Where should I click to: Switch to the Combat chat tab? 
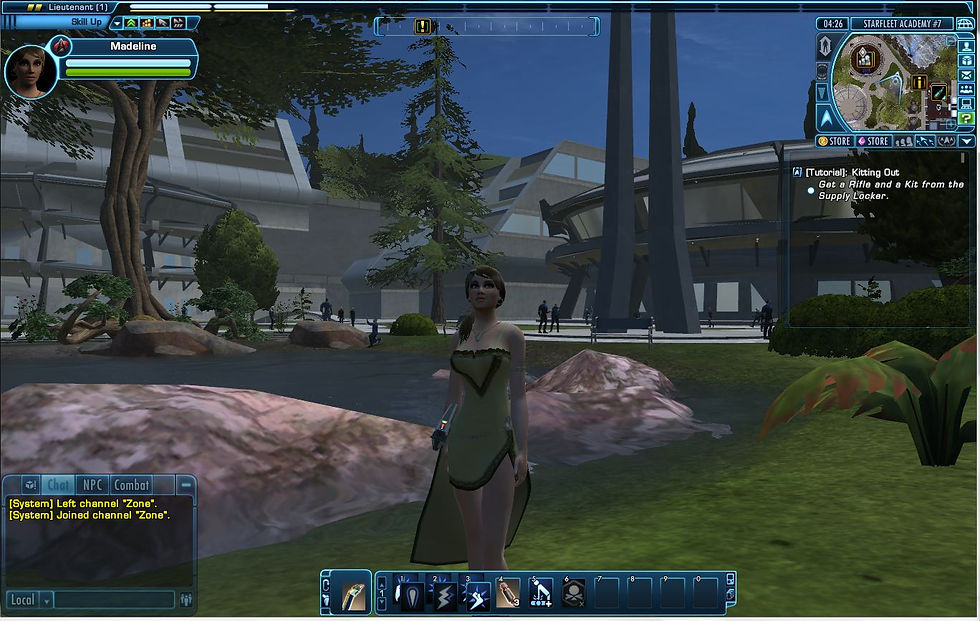(x=131, y=485)
